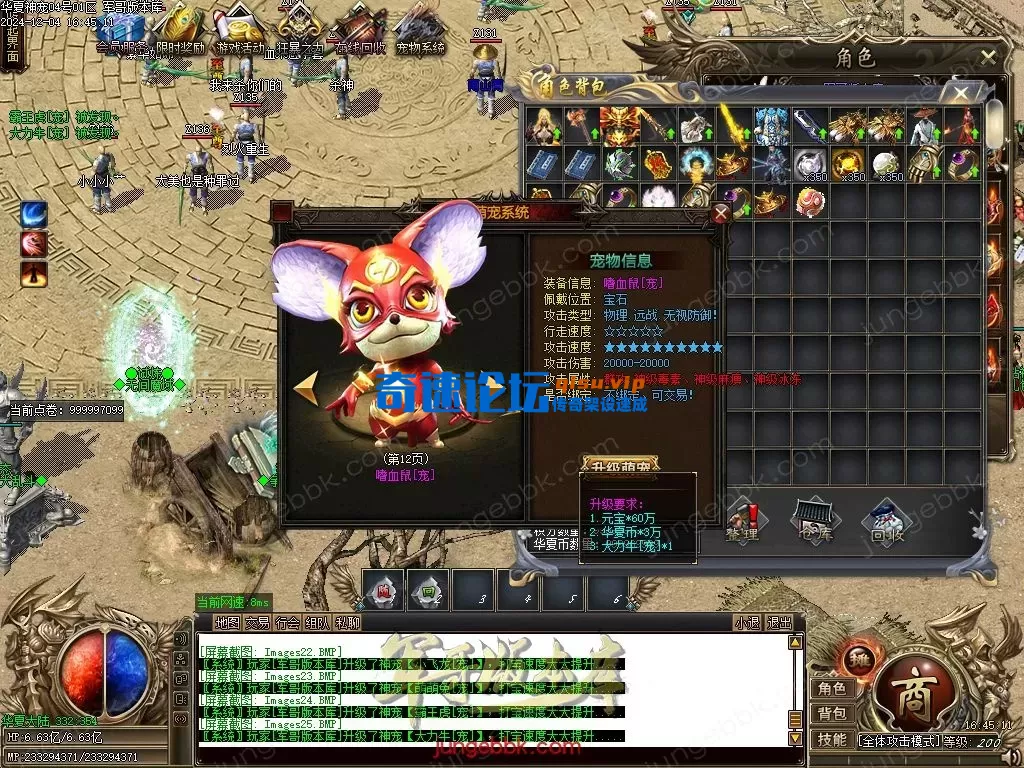Viewport: 1024px width, 768px height.
Task: Close the 角色 character panel
Action: pos(988,57)
